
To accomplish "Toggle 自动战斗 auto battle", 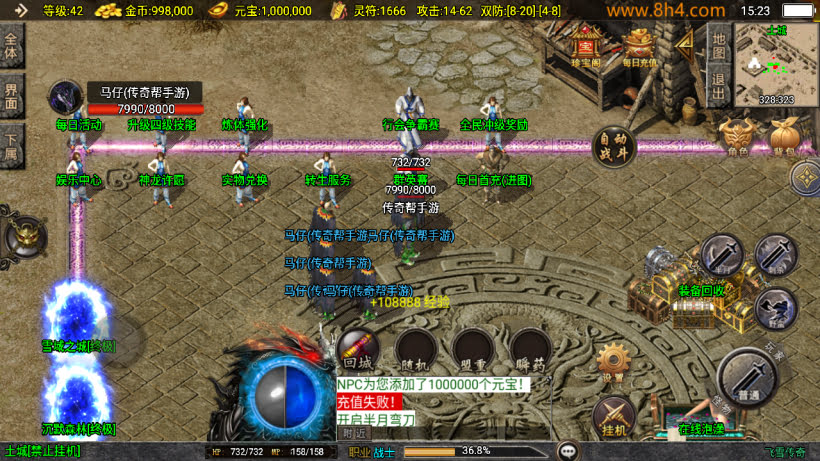I will tap(614, 147).
